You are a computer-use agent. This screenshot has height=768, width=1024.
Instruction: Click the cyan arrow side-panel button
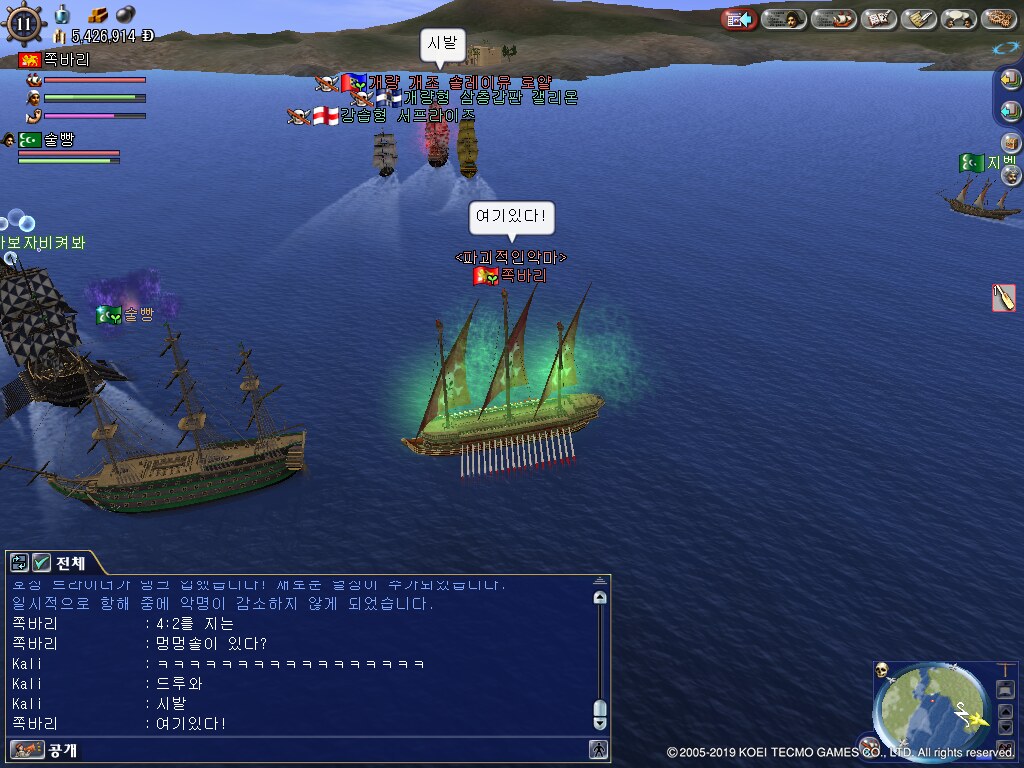pyautogui.click(x=1010, y=111)
